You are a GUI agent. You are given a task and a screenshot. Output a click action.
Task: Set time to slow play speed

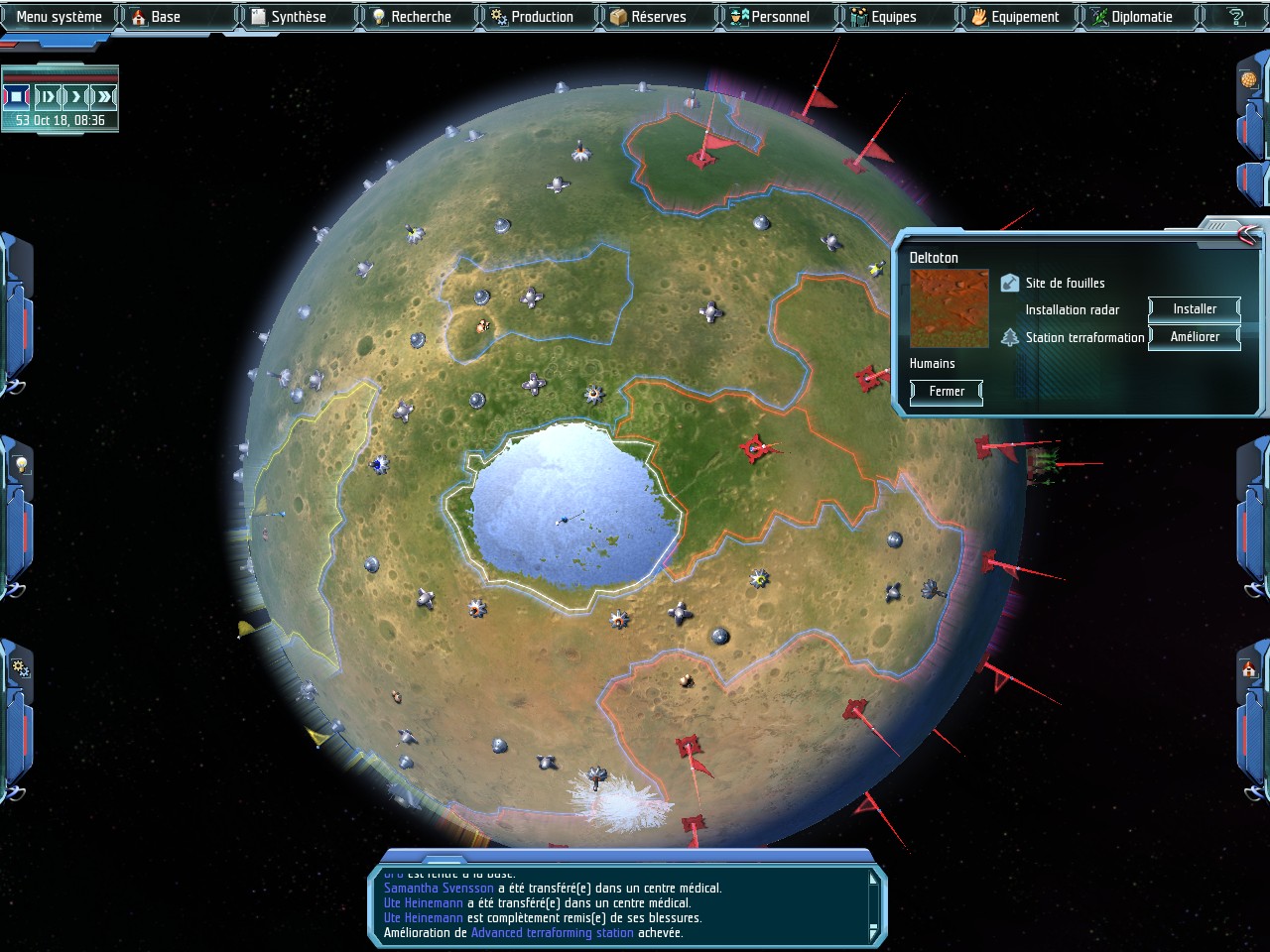point(47,96)
